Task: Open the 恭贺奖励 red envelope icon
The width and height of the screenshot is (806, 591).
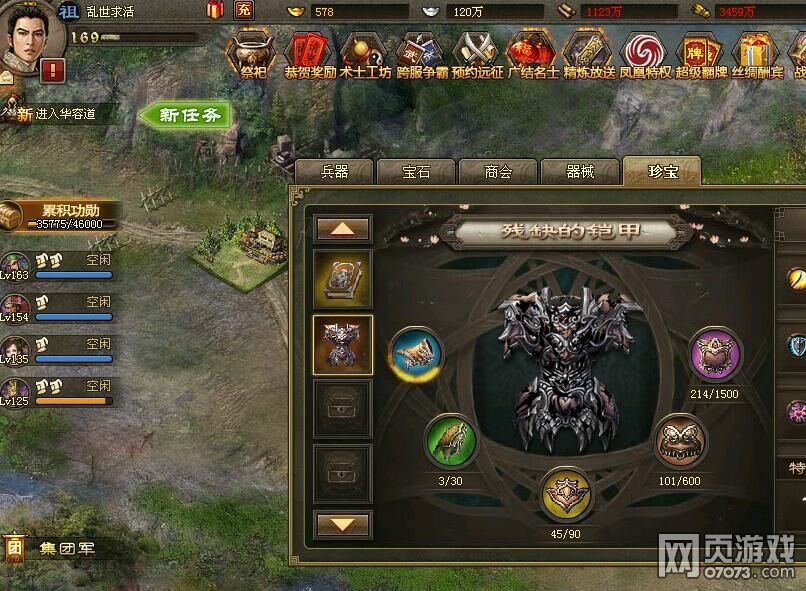Action: coord(309,52)
